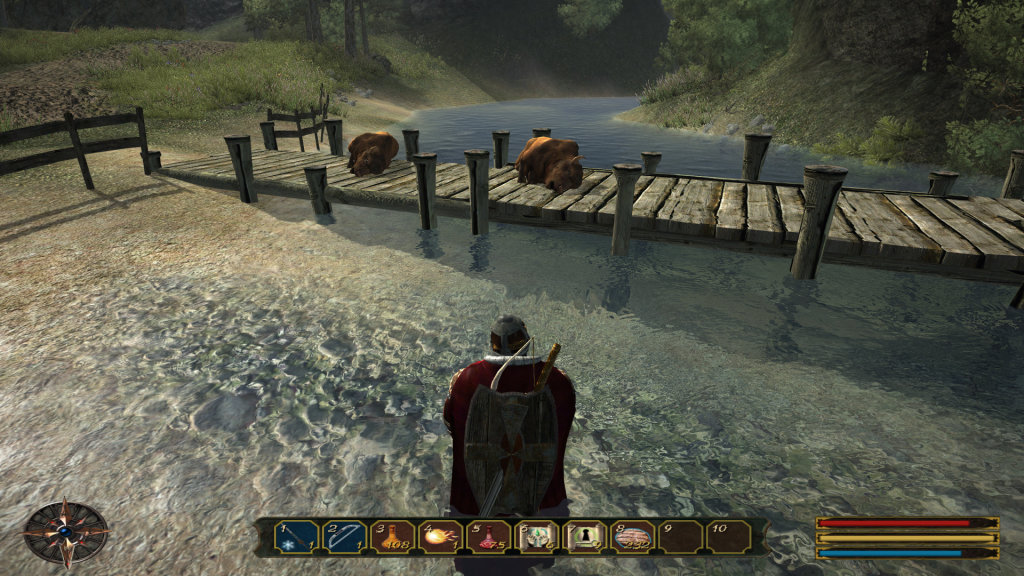
Task: Use the orange potion flask in slot 3
Action: [x=392, y=537]
